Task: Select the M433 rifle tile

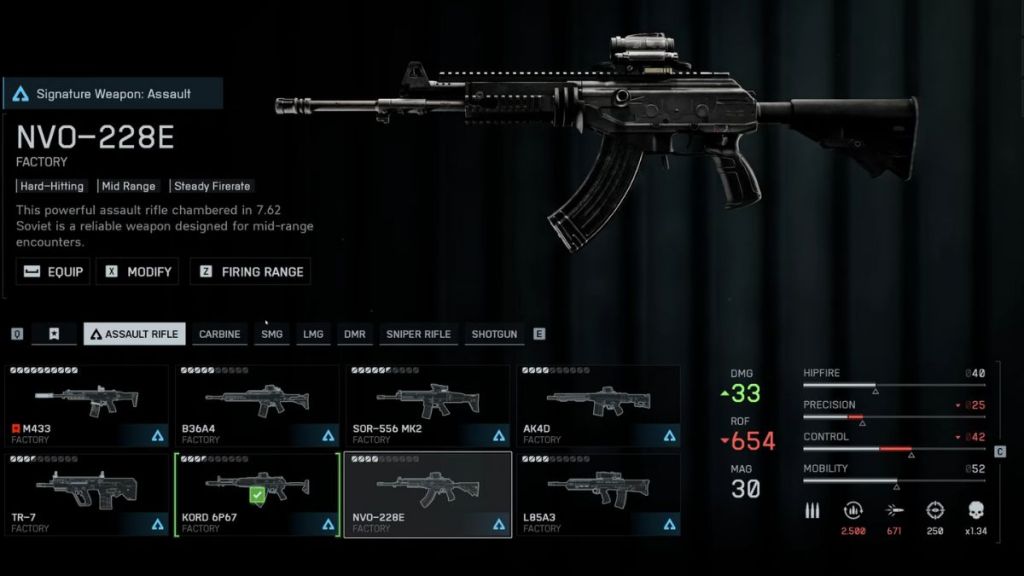Action: pyautogui.click(x=86, y=405)
